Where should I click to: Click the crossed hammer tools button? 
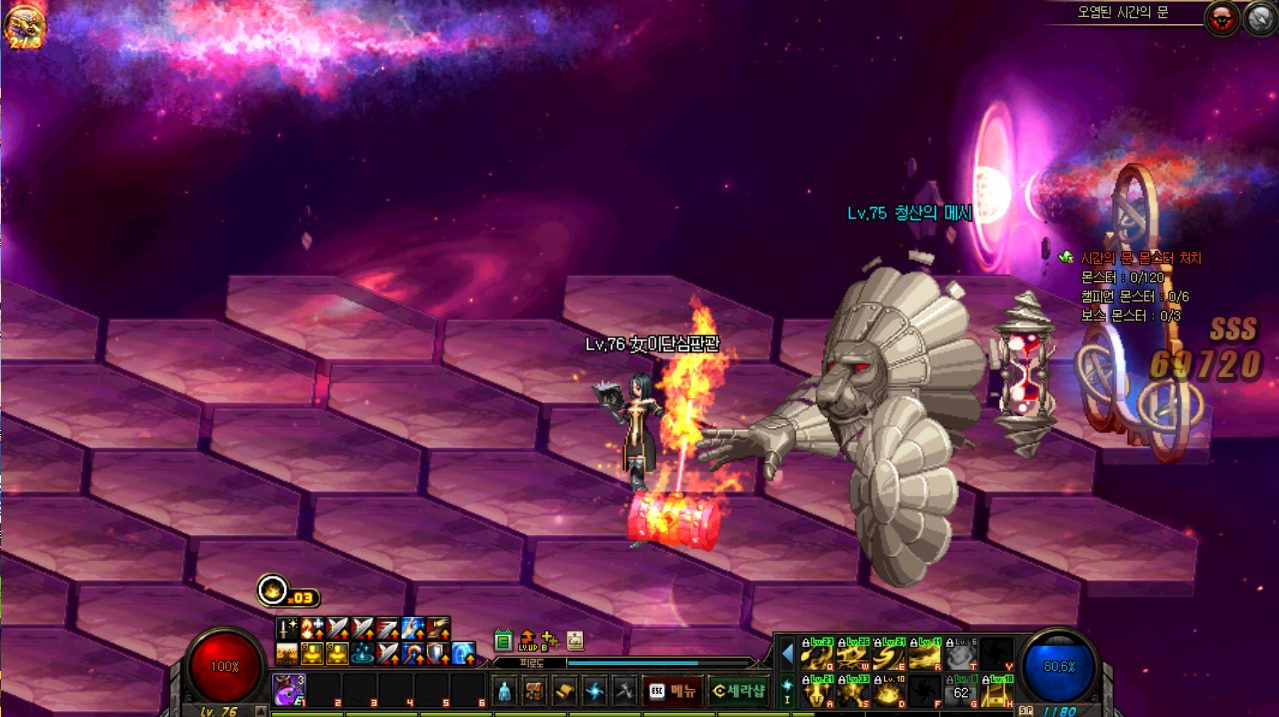(625, 690)
